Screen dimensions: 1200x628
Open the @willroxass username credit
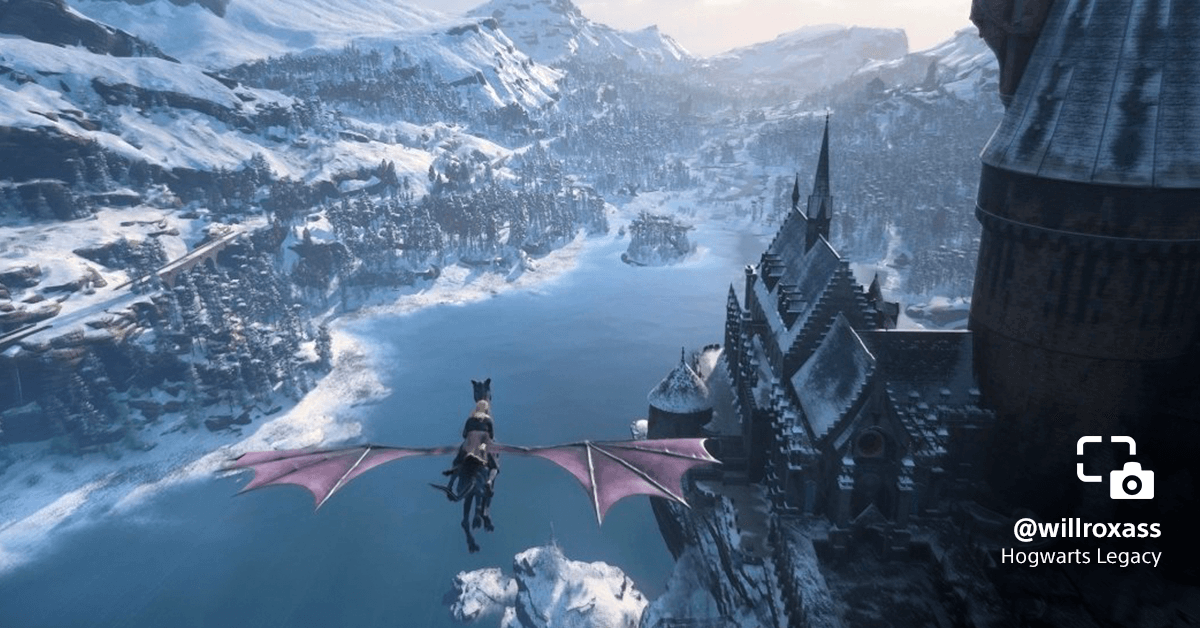pyautogui.click(x=1086, y=528)
